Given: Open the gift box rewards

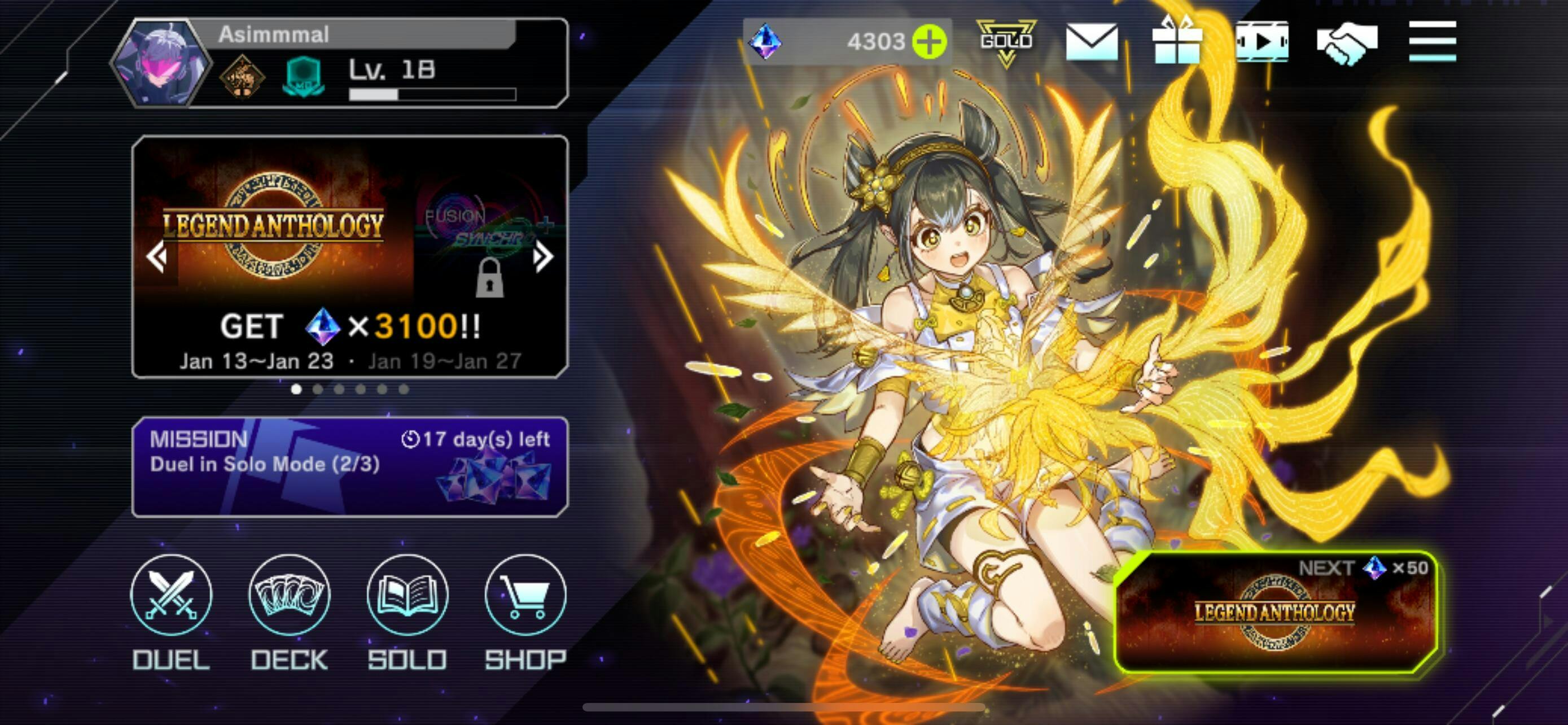Looking at the screenshot, I should point(1177,41).
